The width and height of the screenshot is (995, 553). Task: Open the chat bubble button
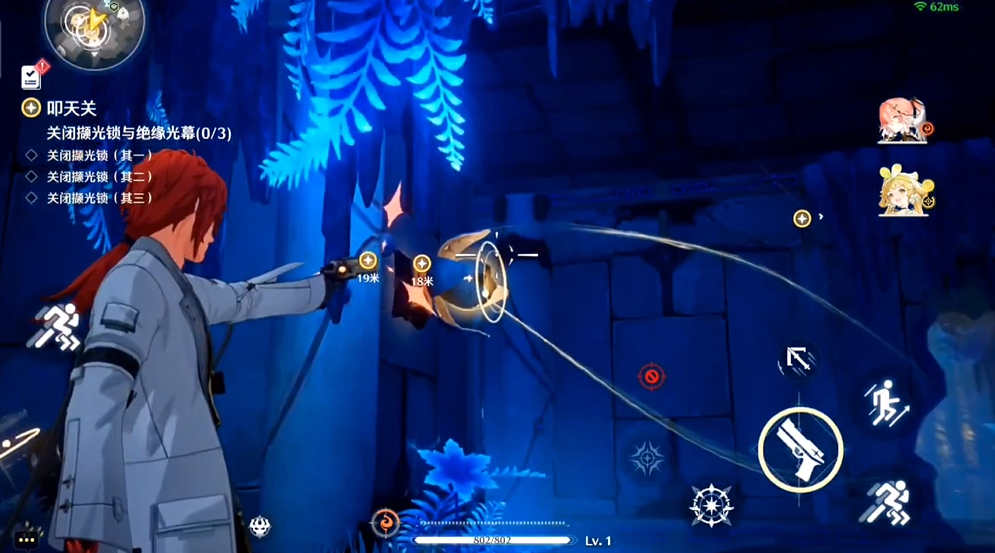point(27,538)
